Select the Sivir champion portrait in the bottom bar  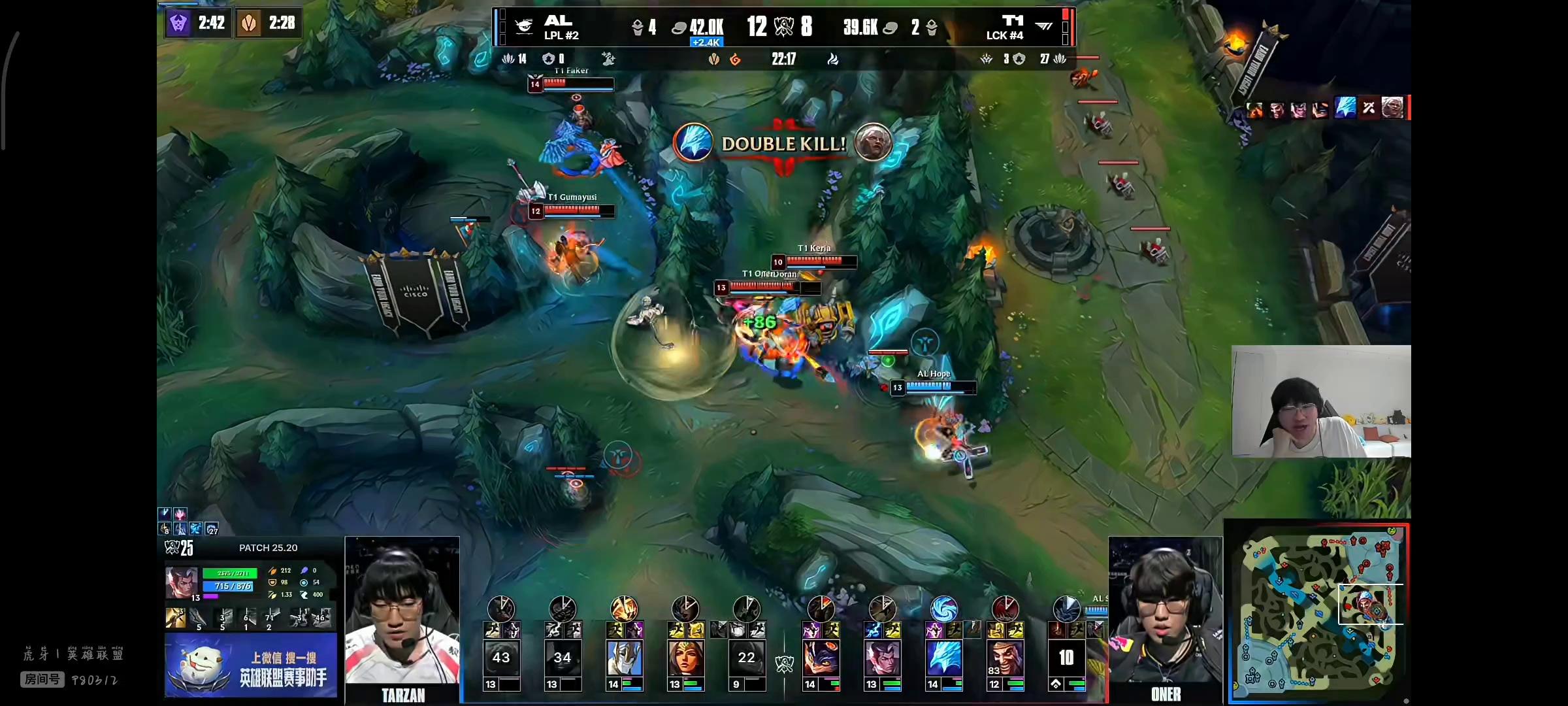coord(685,658)
